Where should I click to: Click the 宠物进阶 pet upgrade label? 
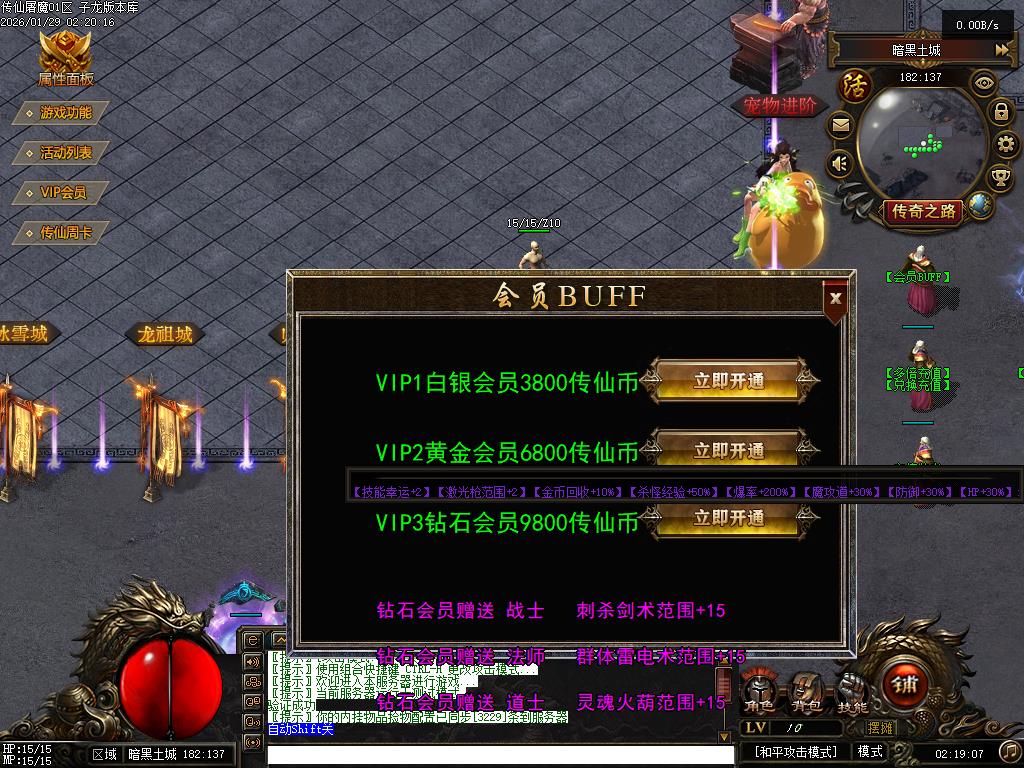tap(780, 105)
